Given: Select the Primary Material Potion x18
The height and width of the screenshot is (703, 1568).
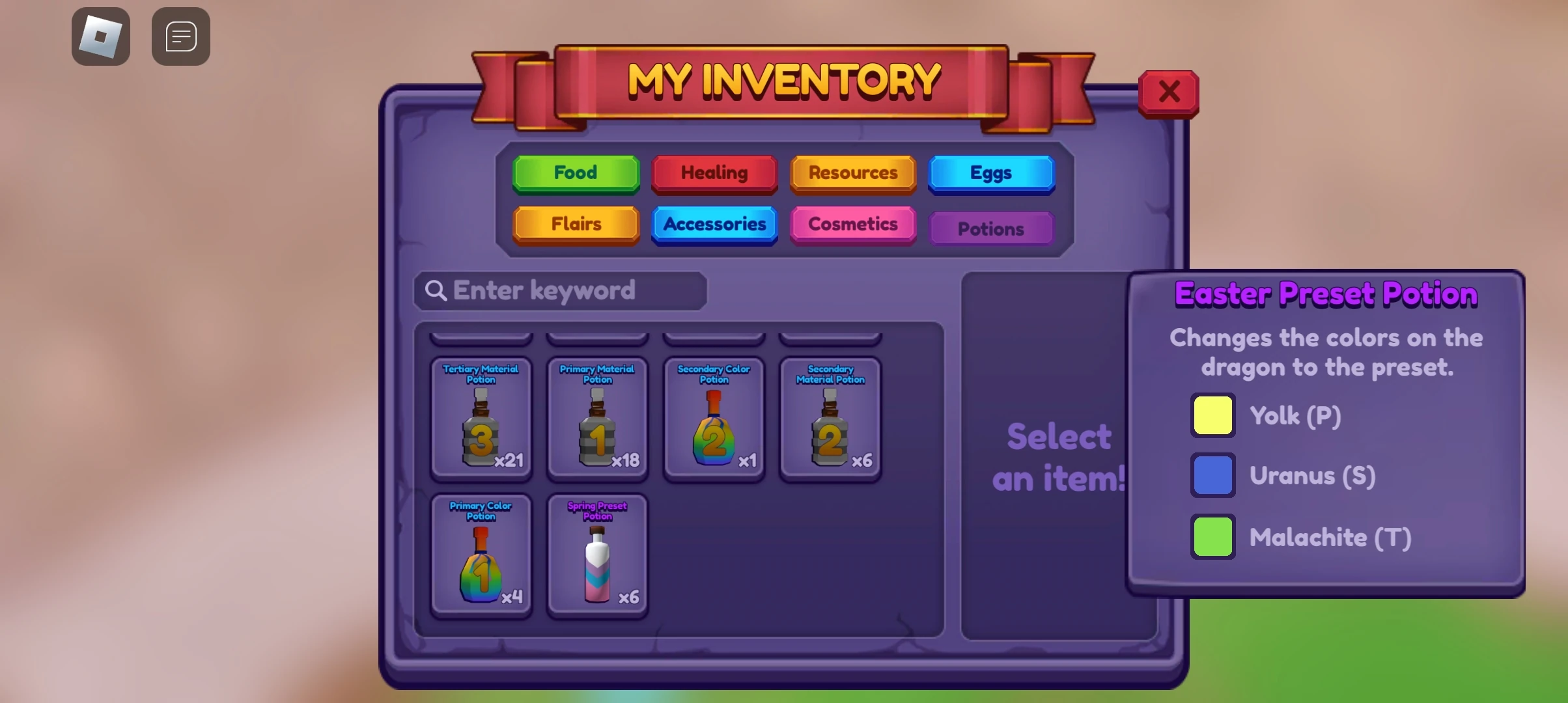Looking at the screenshot, I should [x=597, y=420].
